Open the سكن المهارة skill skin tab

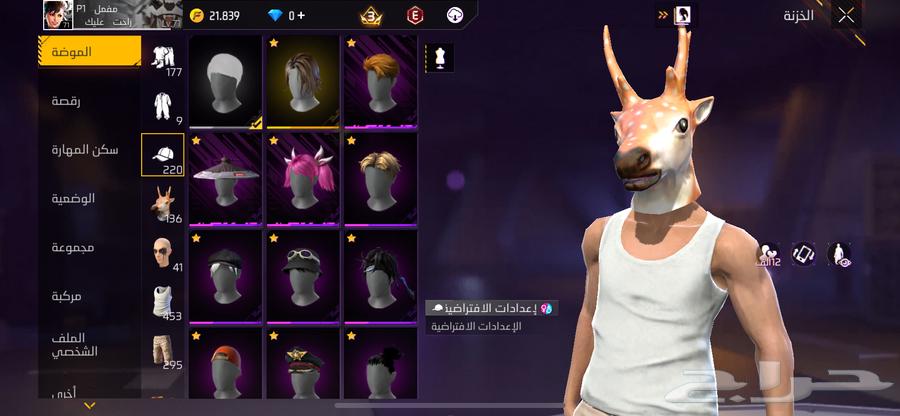(x=90, y=149)
